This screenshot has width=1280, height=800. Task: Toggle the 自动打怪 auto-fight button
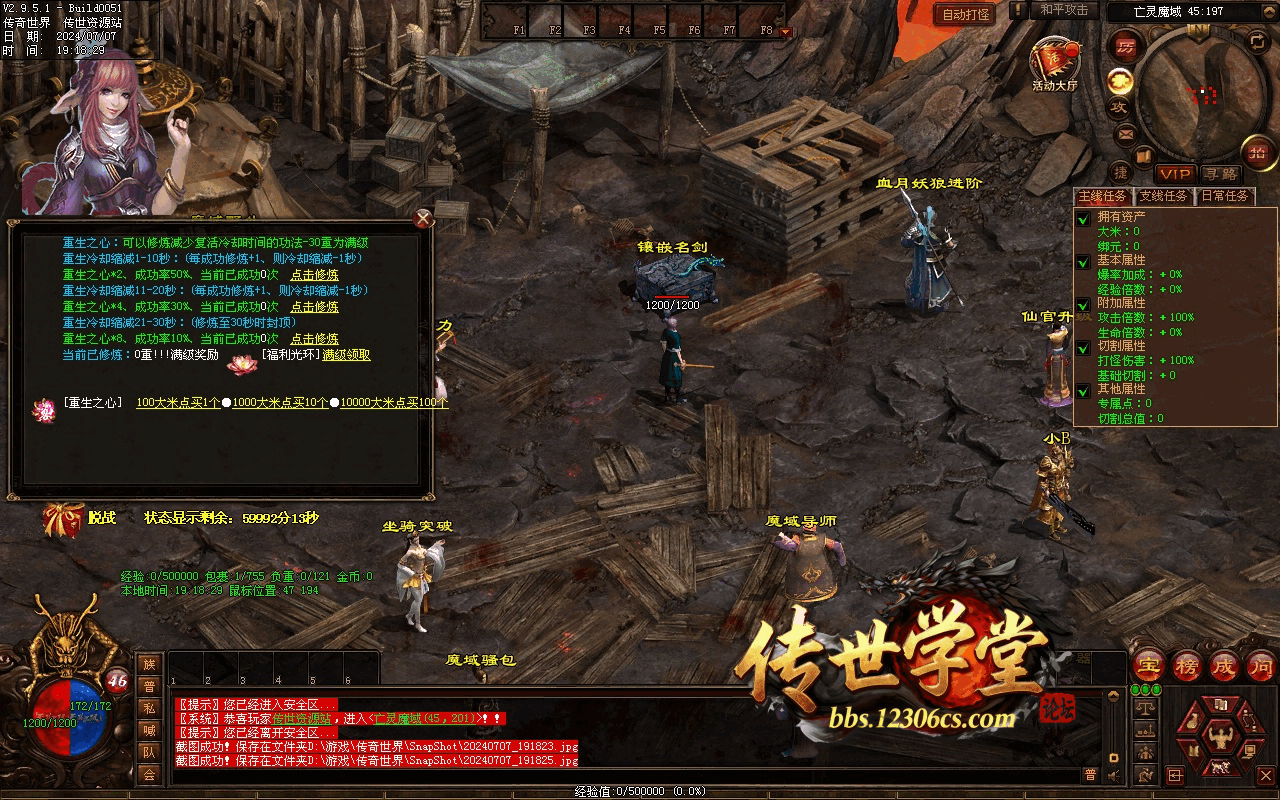pos(965,14)
